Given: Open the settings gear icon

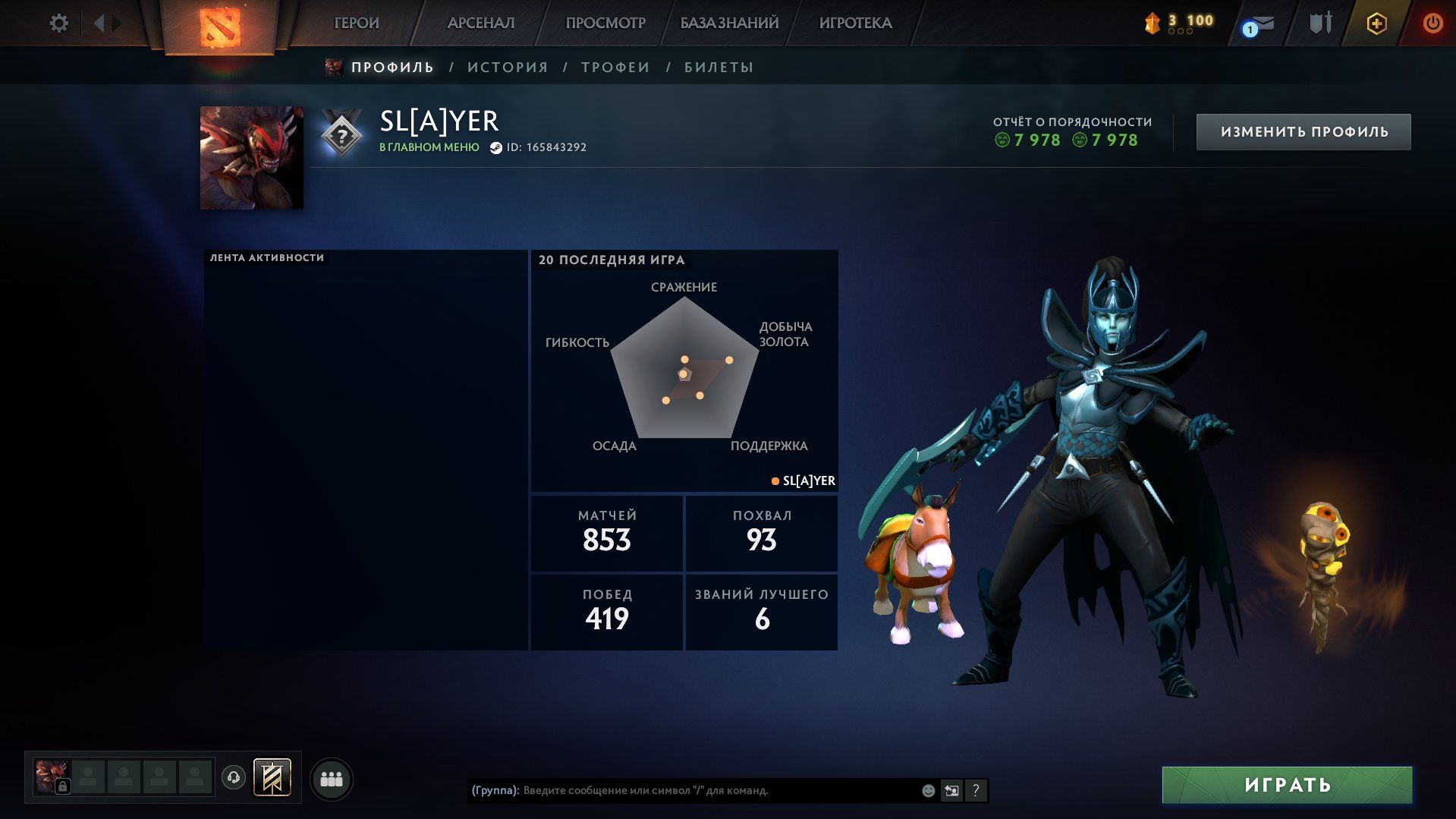Looking at the screenshot, I should [59, 24].
